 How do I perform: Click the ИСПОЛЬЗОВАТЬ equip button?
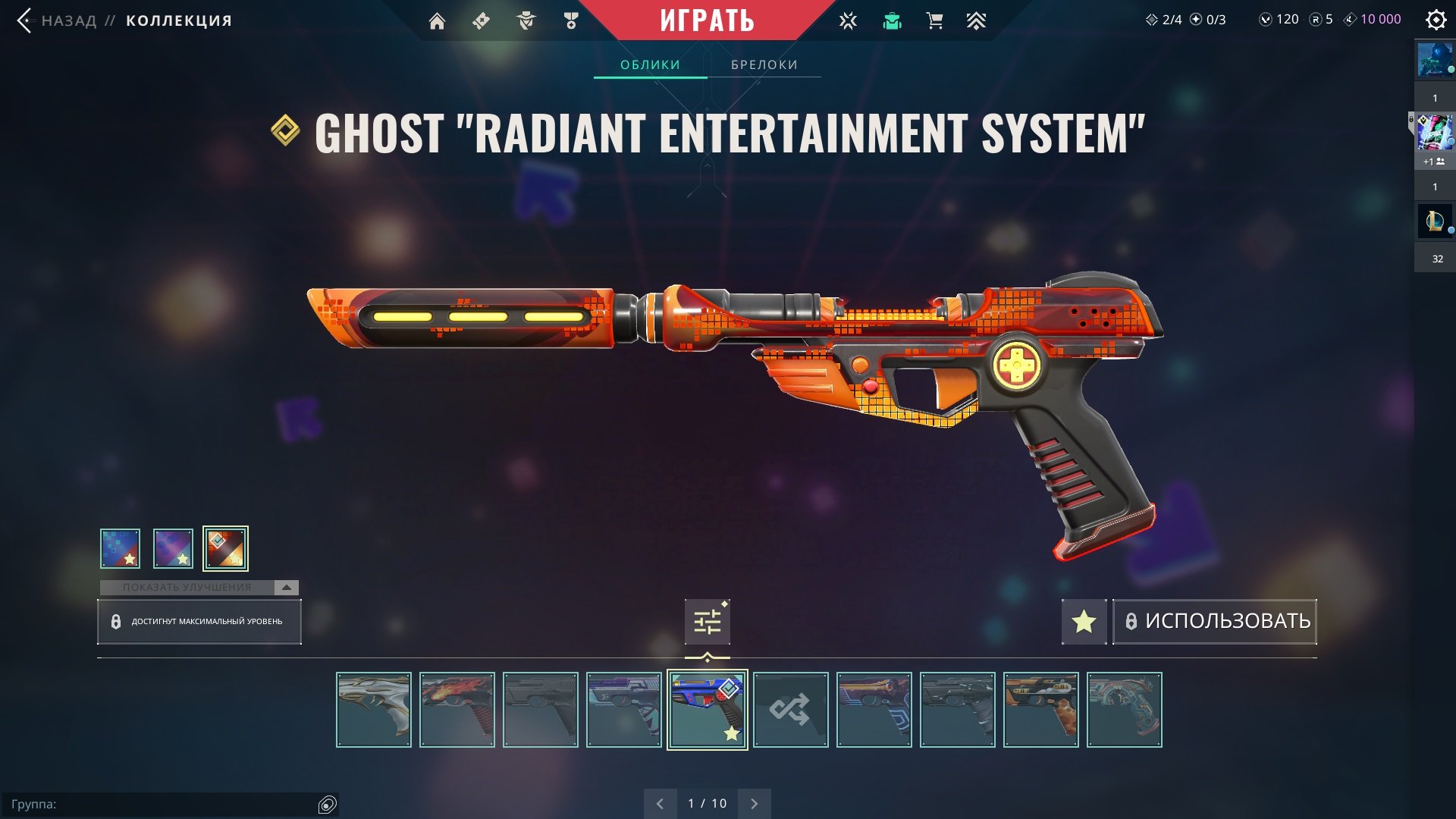pos(1215,622)
